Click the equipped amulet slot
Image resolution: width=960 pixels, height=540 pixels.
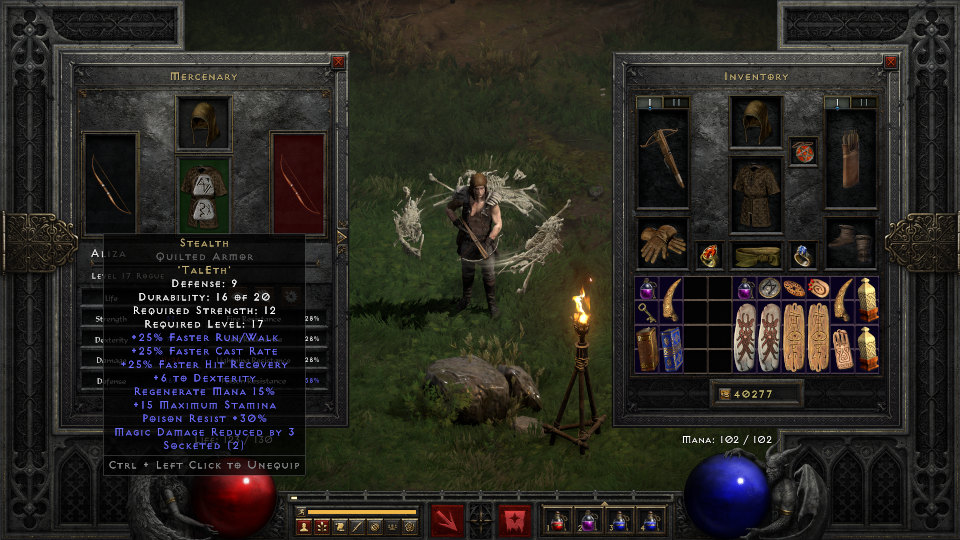802,152
